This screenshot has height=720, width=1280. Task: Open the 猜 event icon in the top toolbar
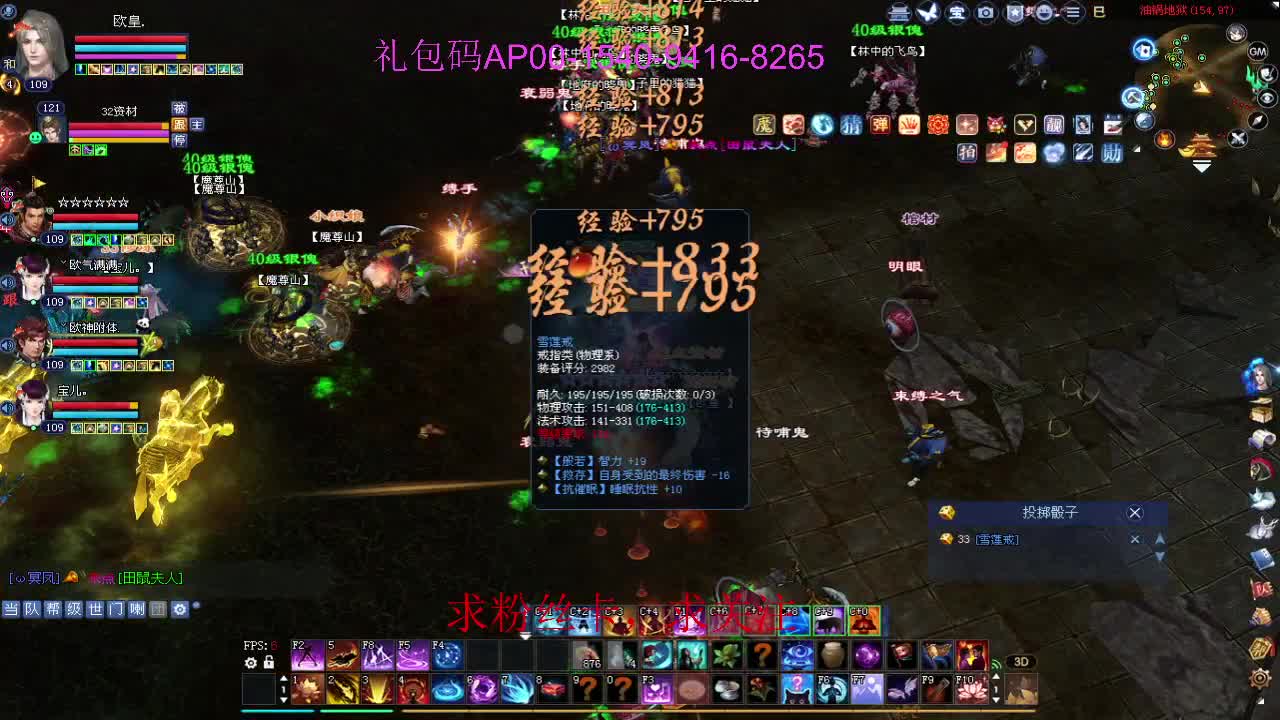852,124
